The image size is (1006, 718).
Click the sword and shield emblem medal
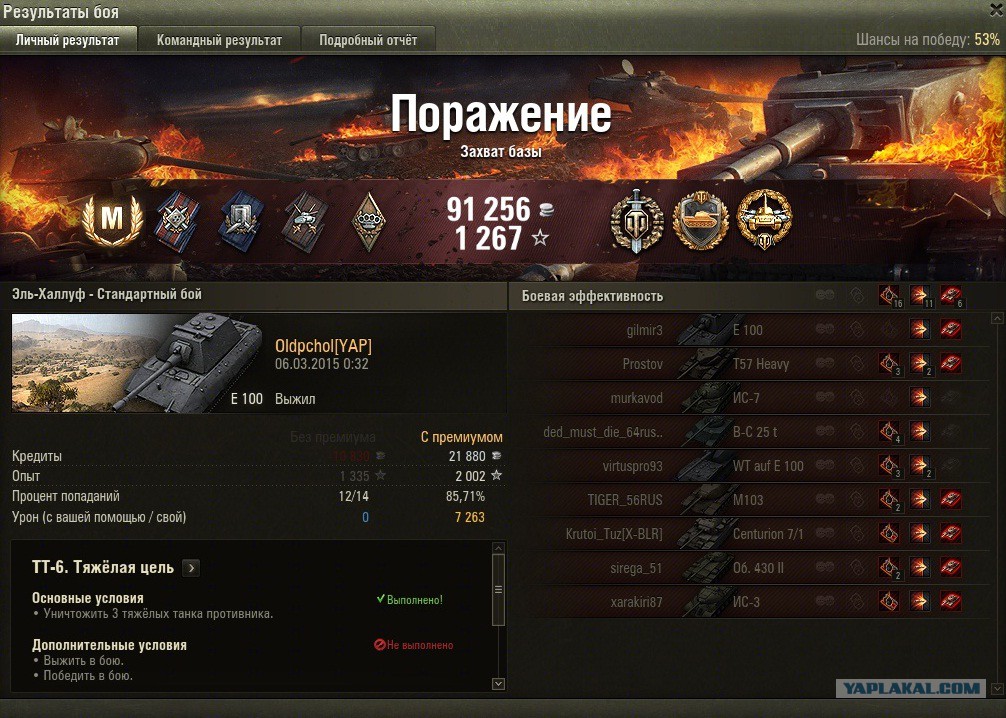point(637,220)
